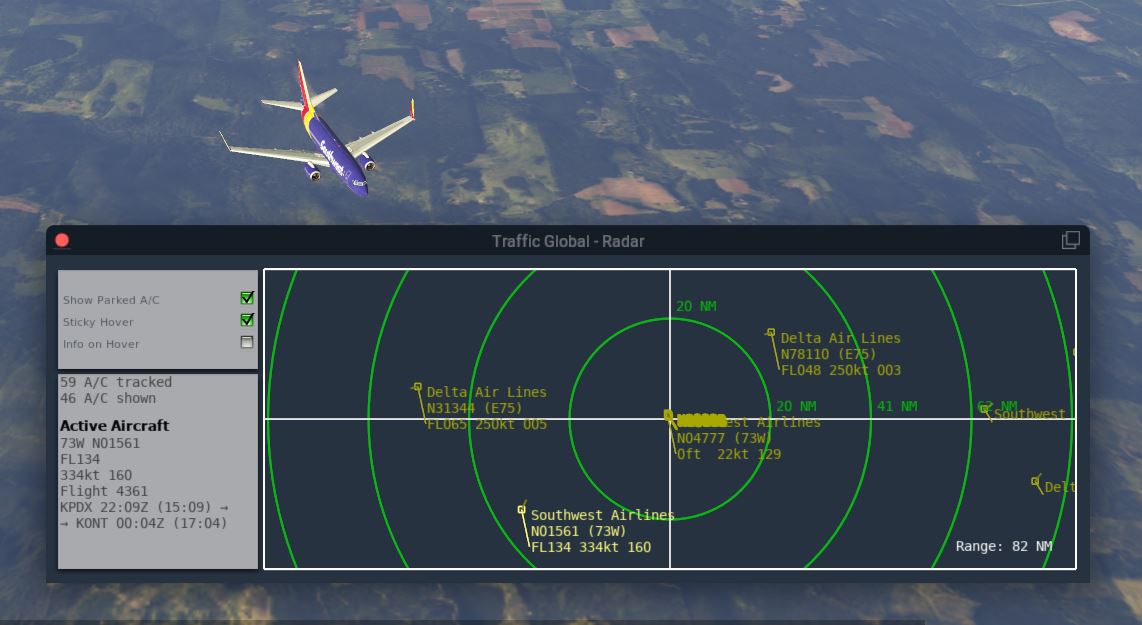Viewport: 1142px width, 625px height.
Task: Close the Traffic Global Radar window
Action: (62, 240)
